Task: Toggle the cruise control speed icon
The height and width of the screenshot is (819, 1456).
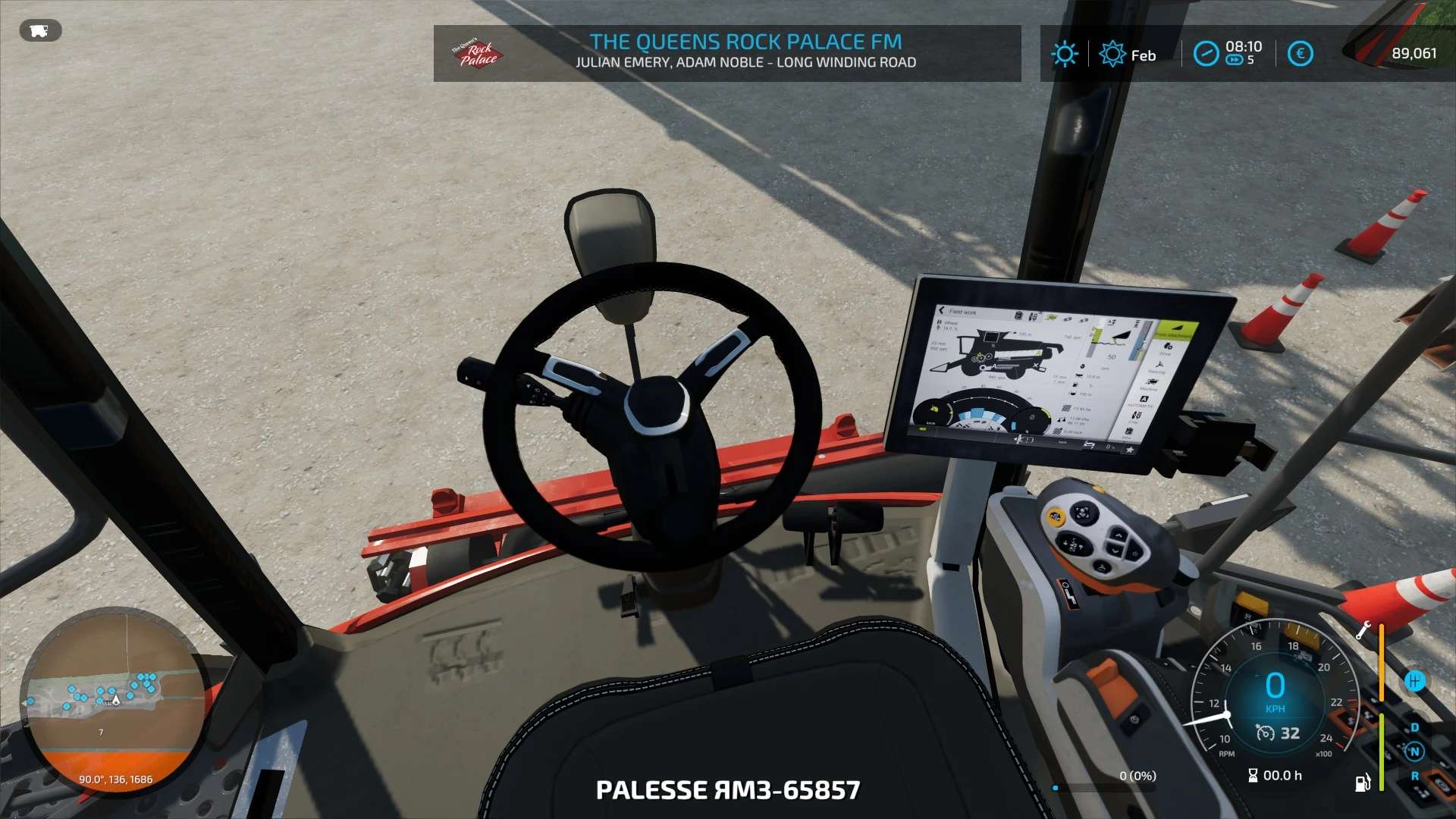Action: (1265, 733)
